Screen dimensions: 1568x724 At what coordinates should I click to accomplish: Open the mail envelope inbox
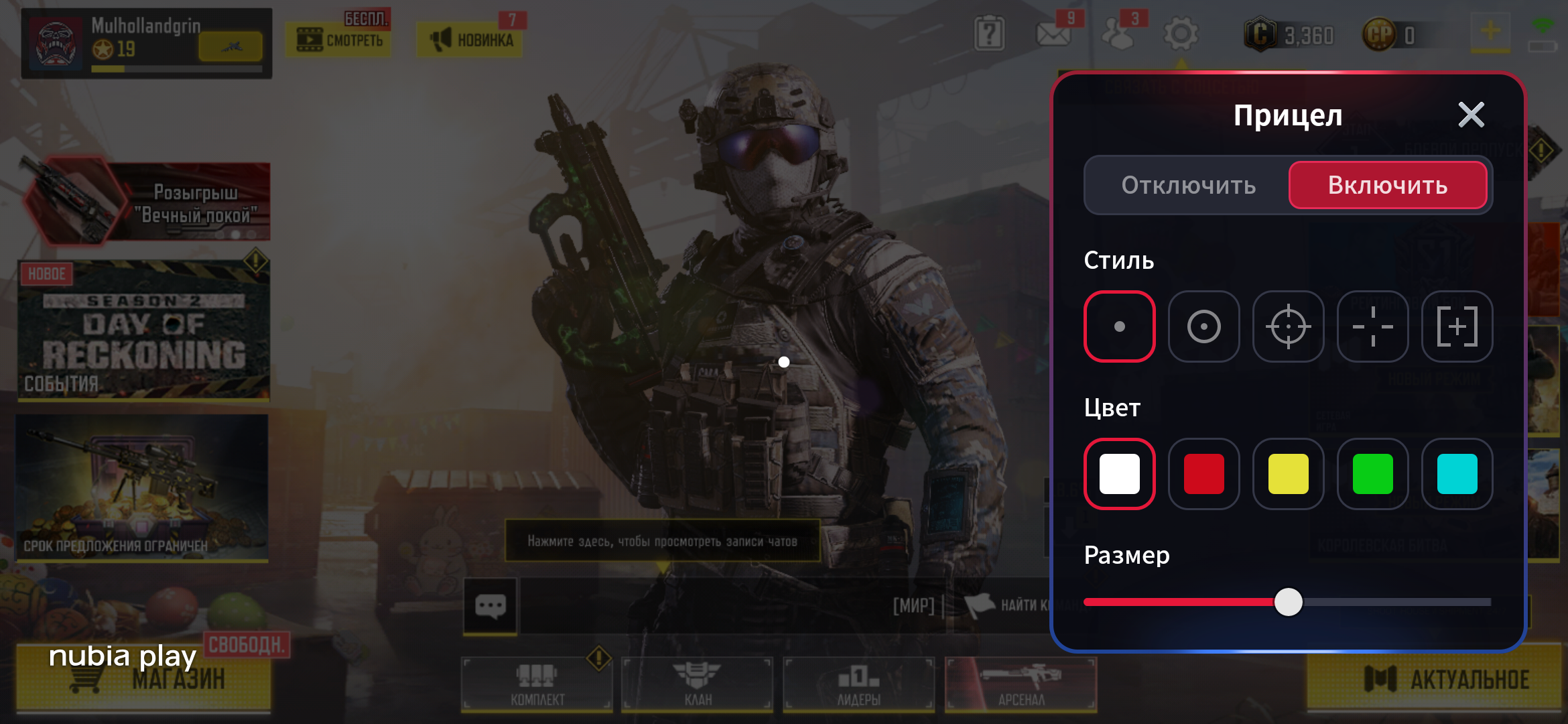1053,34
